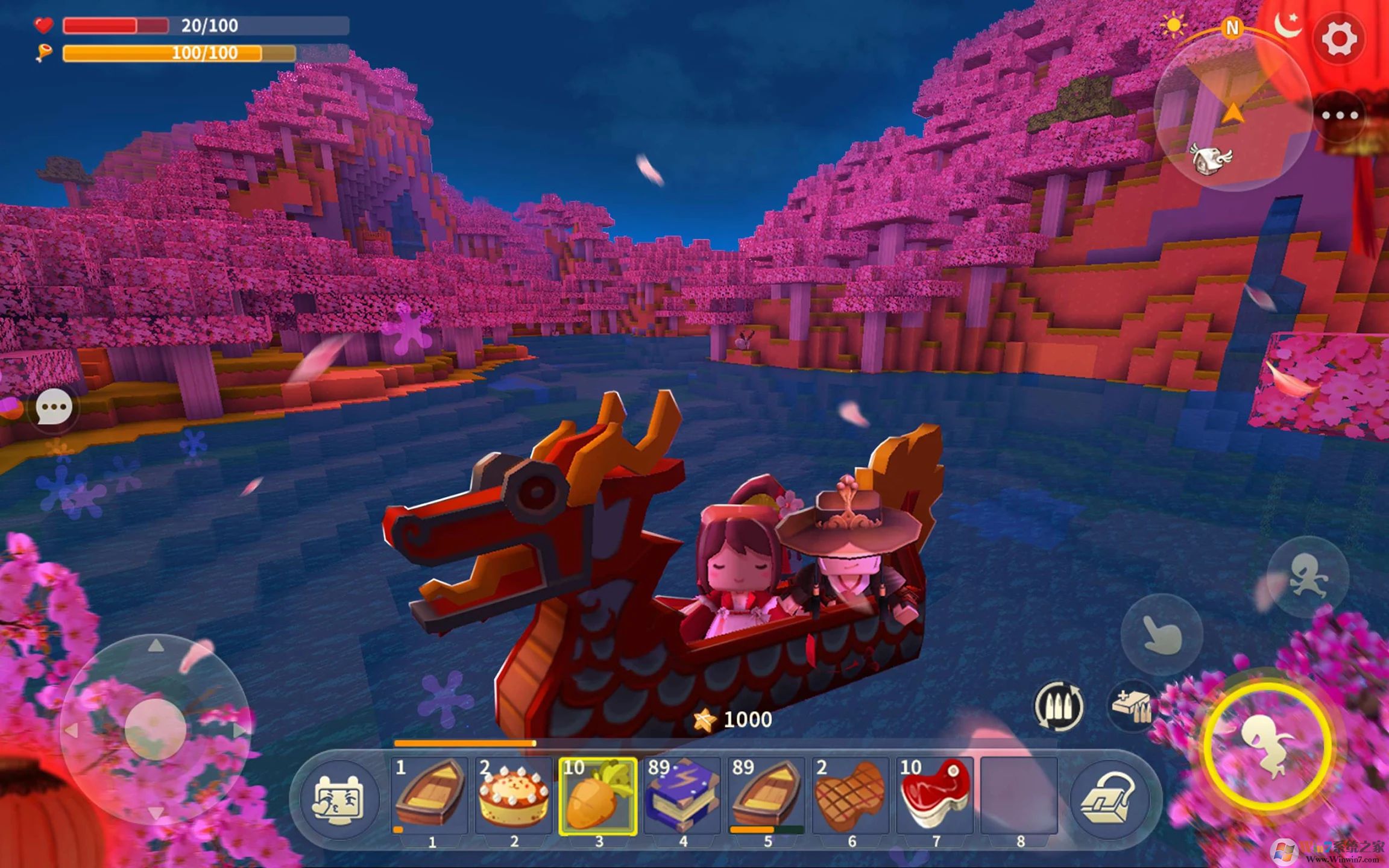Tap the pointing hand interact button
Screen dimensions: 1389x868
coord(1162,635)
